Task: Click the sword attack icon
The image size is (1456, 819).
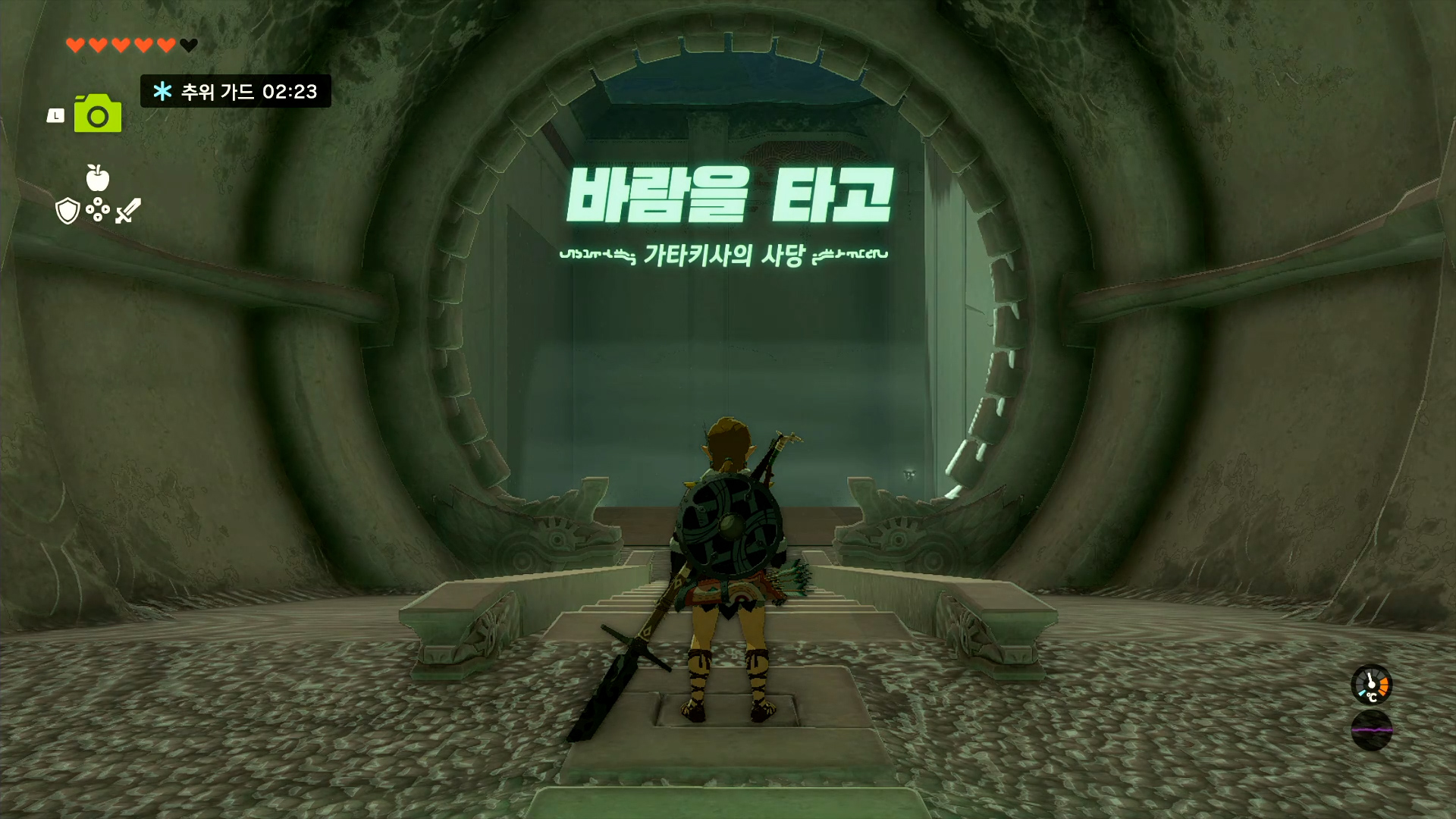Action: pyautogui.click(x=127, y=210)
